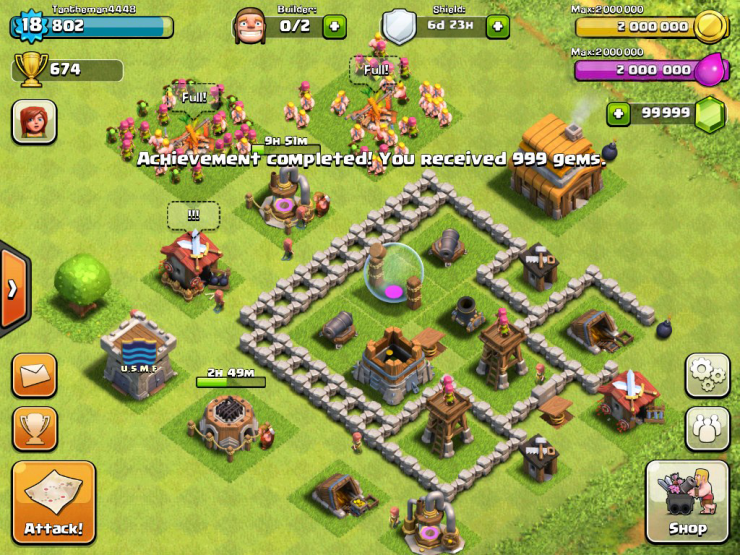This screenshot has width=740, height=555.
Task: Open the friends button above Shop
Action: click(x=707, y=427)
